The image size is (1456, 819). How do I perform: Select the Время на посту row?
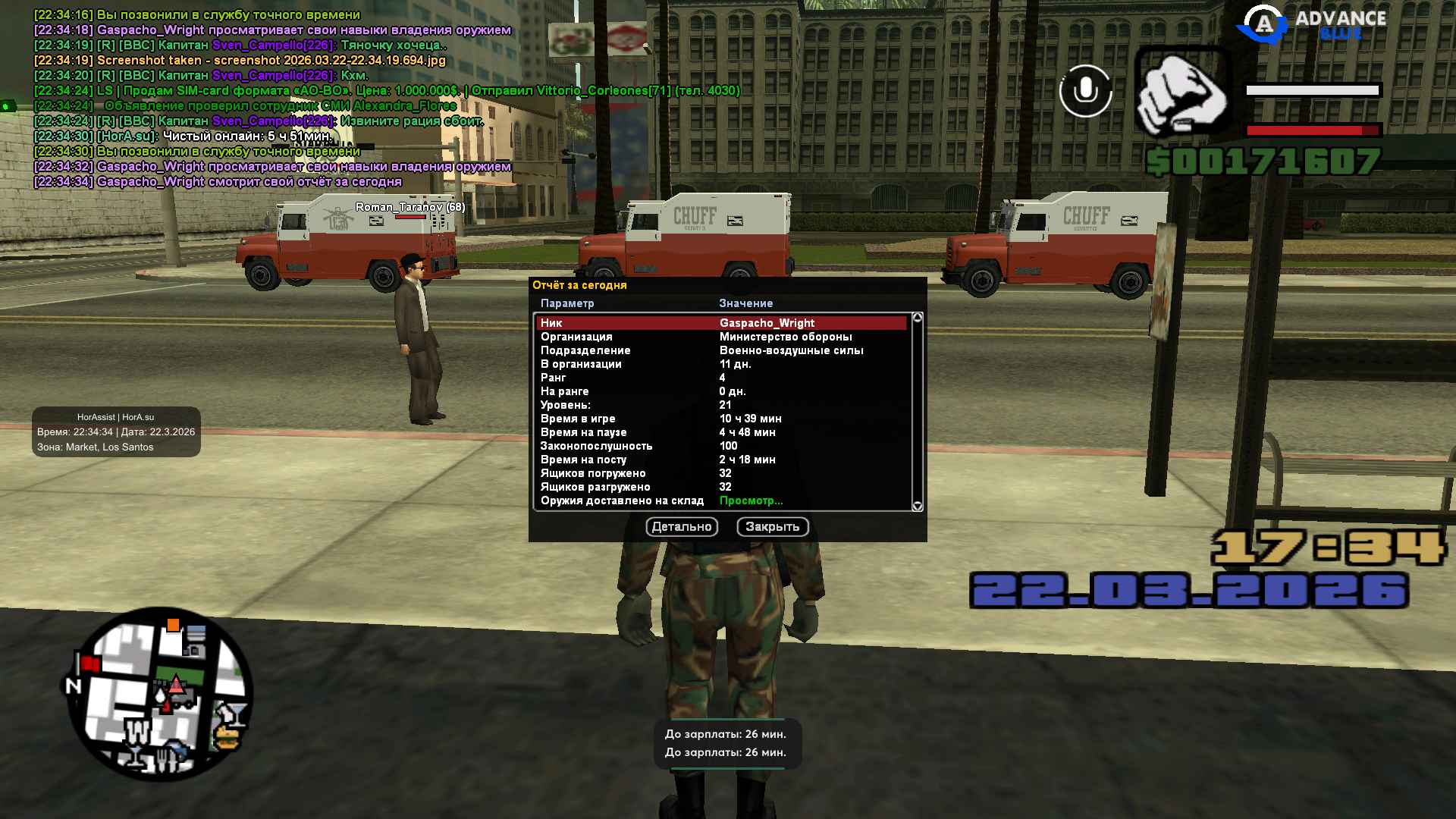point(720,460)
